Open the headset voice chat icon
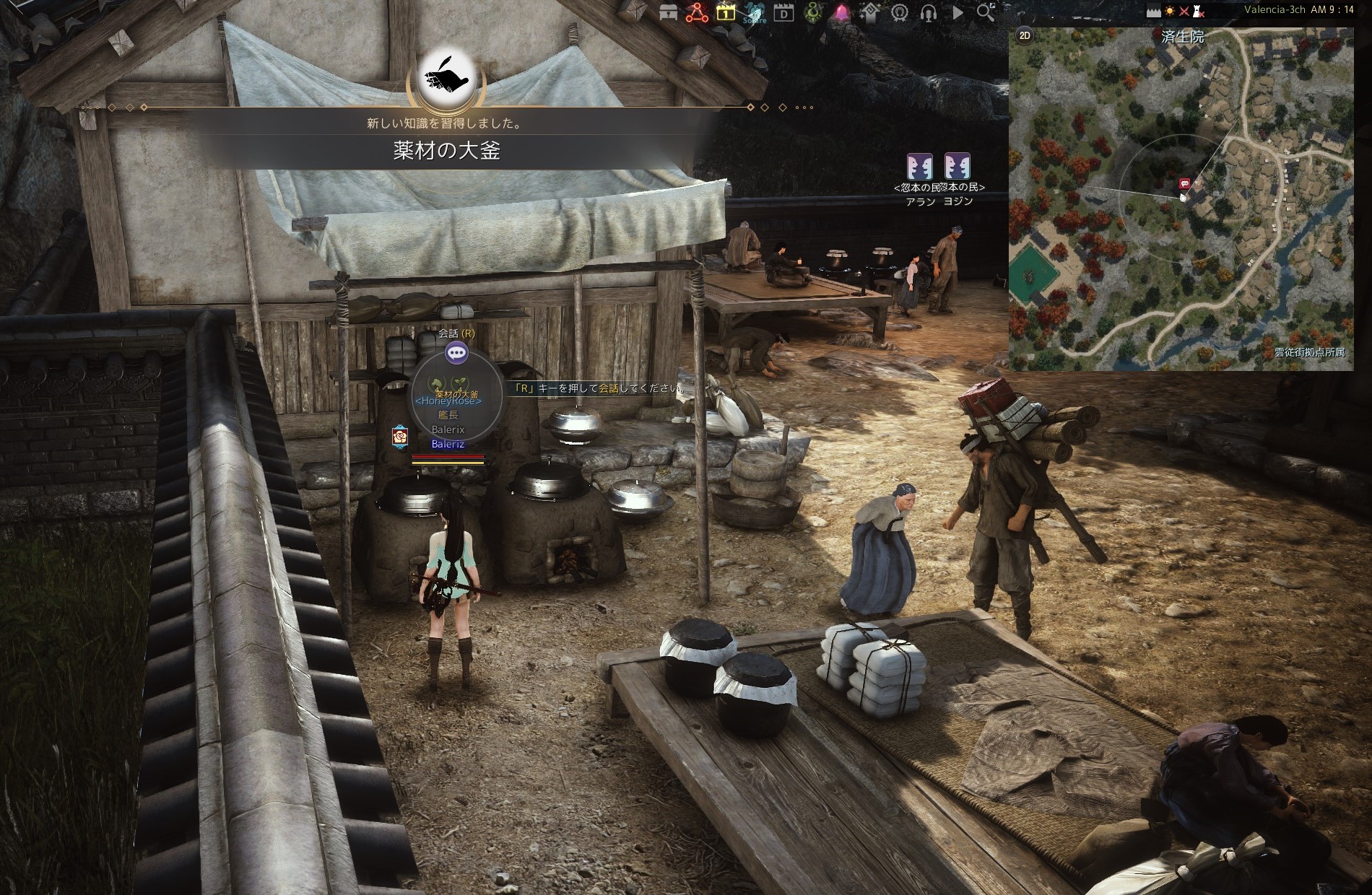The width and height of the screenshot is (1372, 895). [929, 13]
